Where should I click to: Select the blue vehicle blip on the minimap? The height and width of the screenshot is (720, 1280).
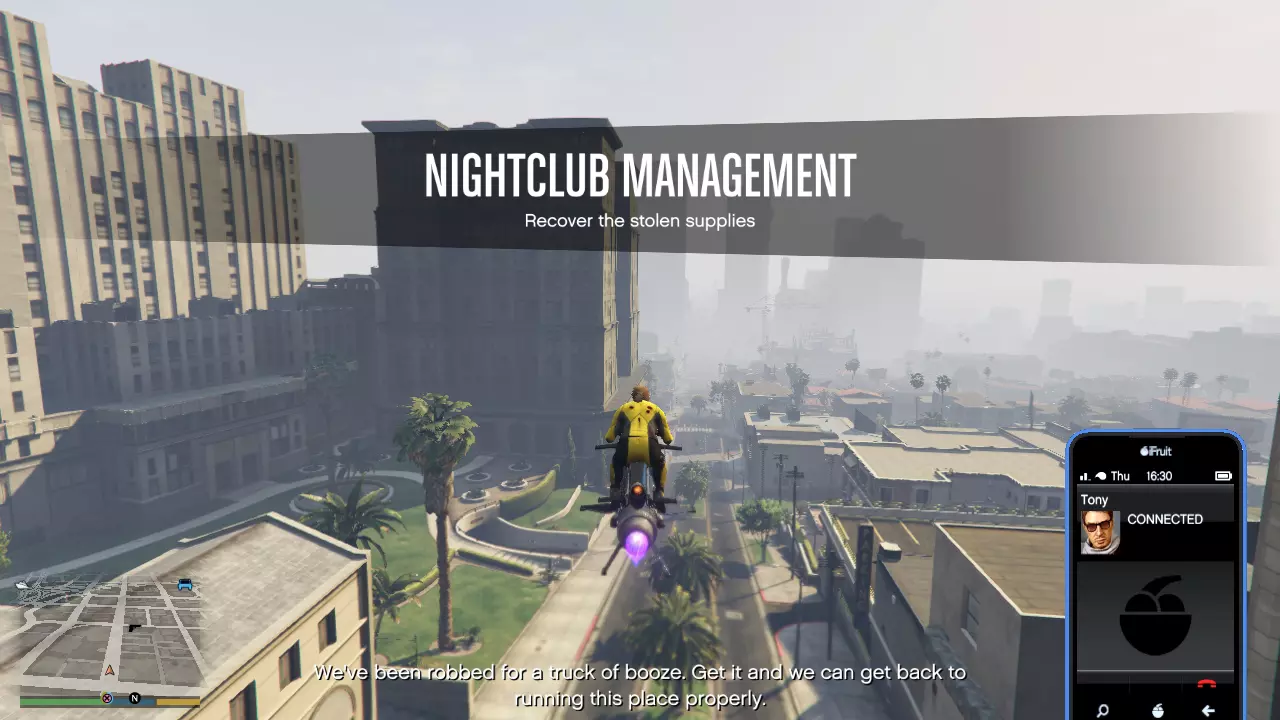(184, 584)
